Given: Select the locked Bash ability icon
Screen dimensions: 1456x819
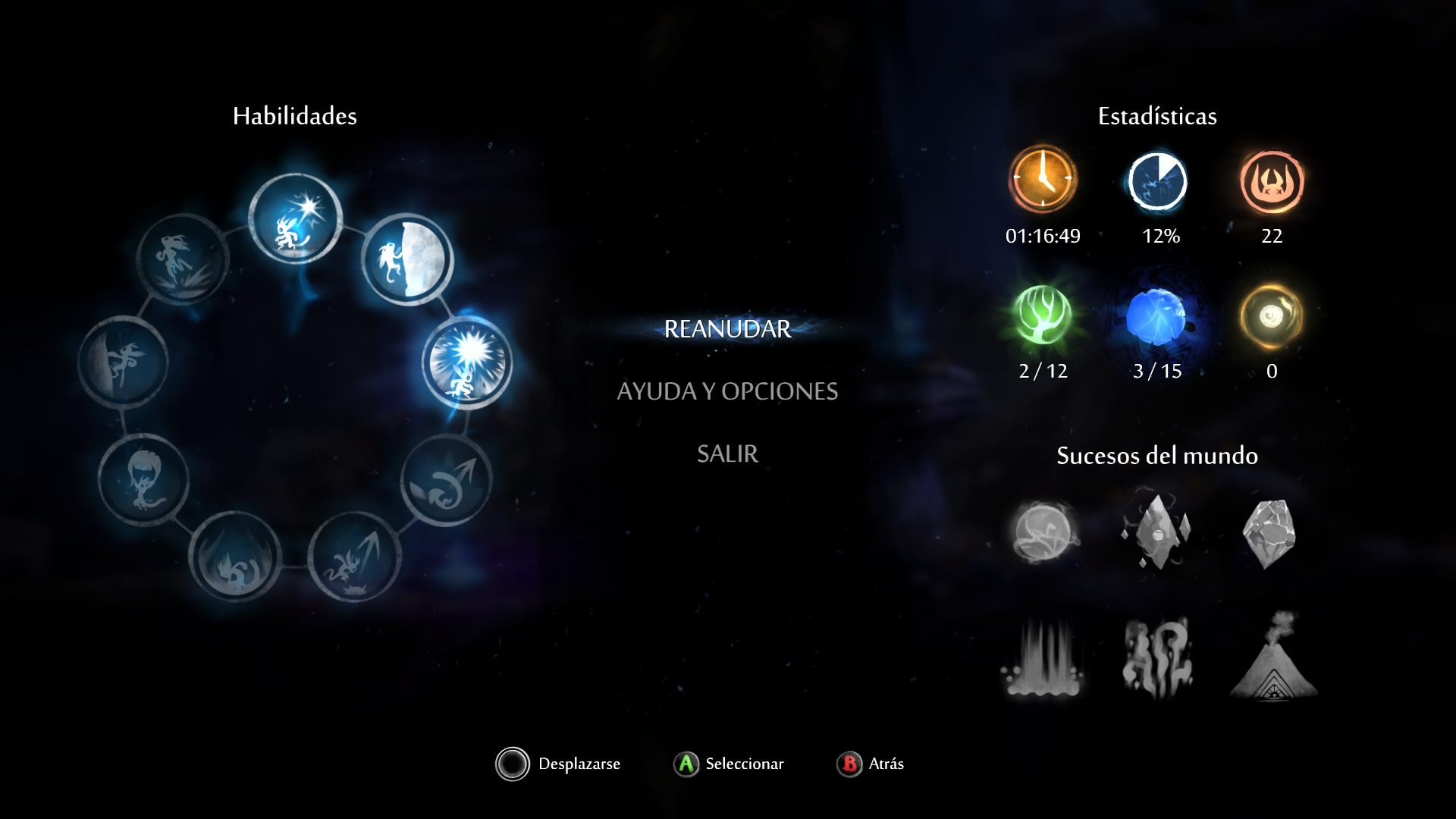Looking at the screenshot, I should 355,557.
